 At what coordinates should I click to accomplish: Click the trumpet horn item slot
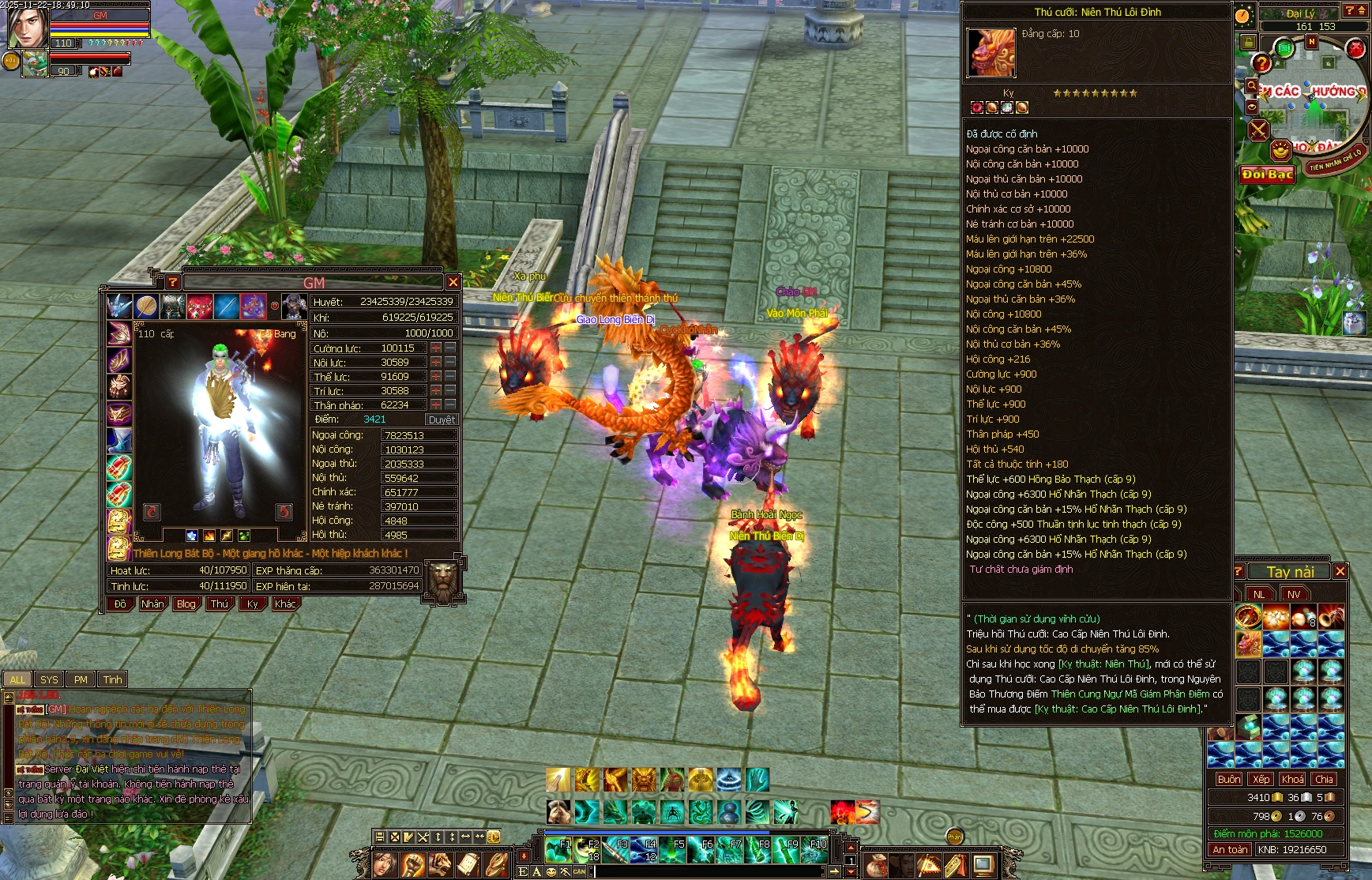point(1331,615)
